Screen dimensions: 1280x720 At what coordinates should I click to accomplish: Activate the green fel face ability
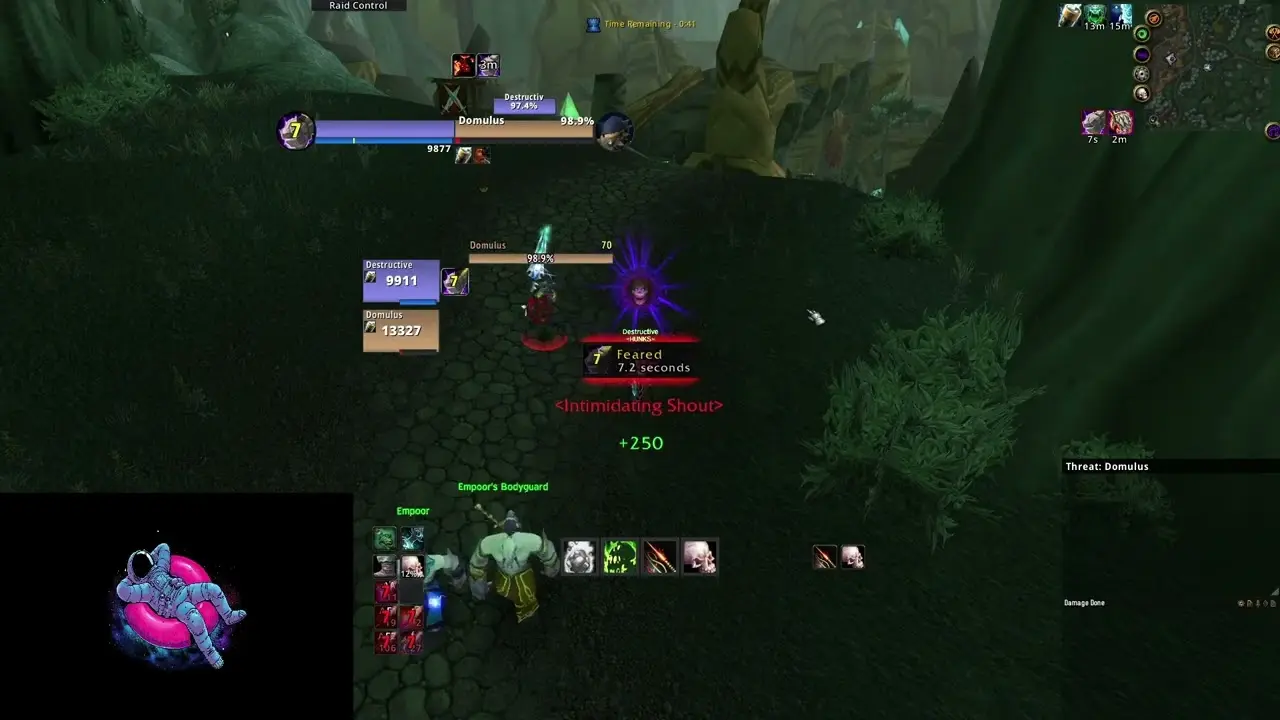tap(619, 557)
